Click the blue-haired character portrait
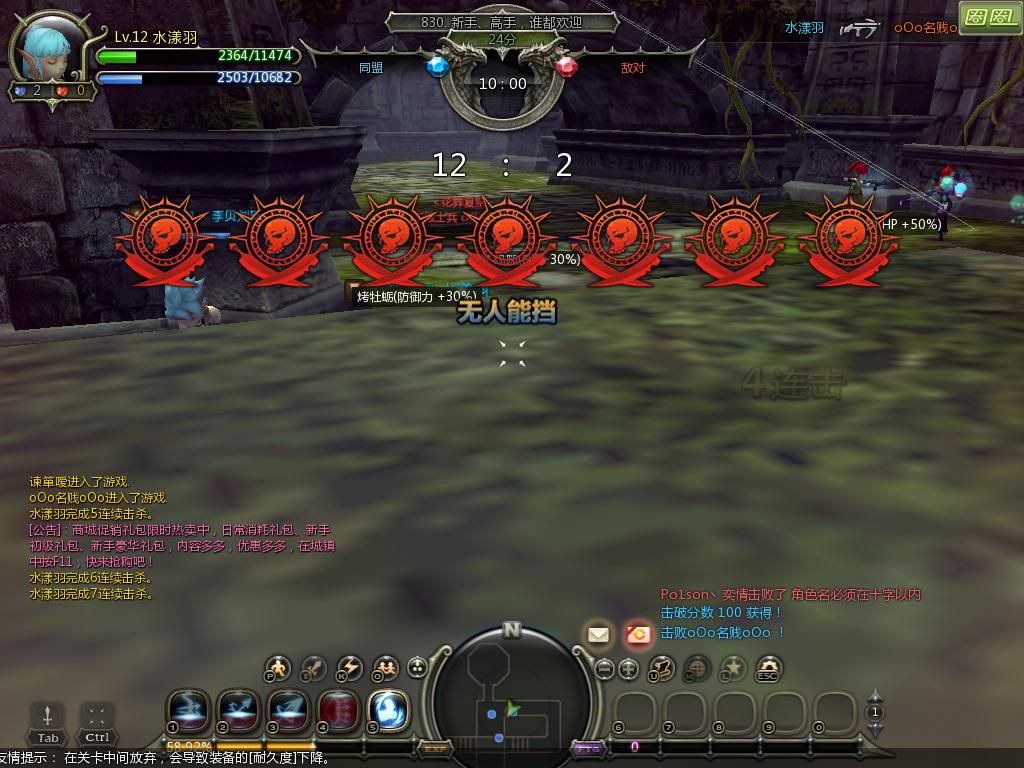The height and width of the screenshot is (768, 1024). click(50, 52)
